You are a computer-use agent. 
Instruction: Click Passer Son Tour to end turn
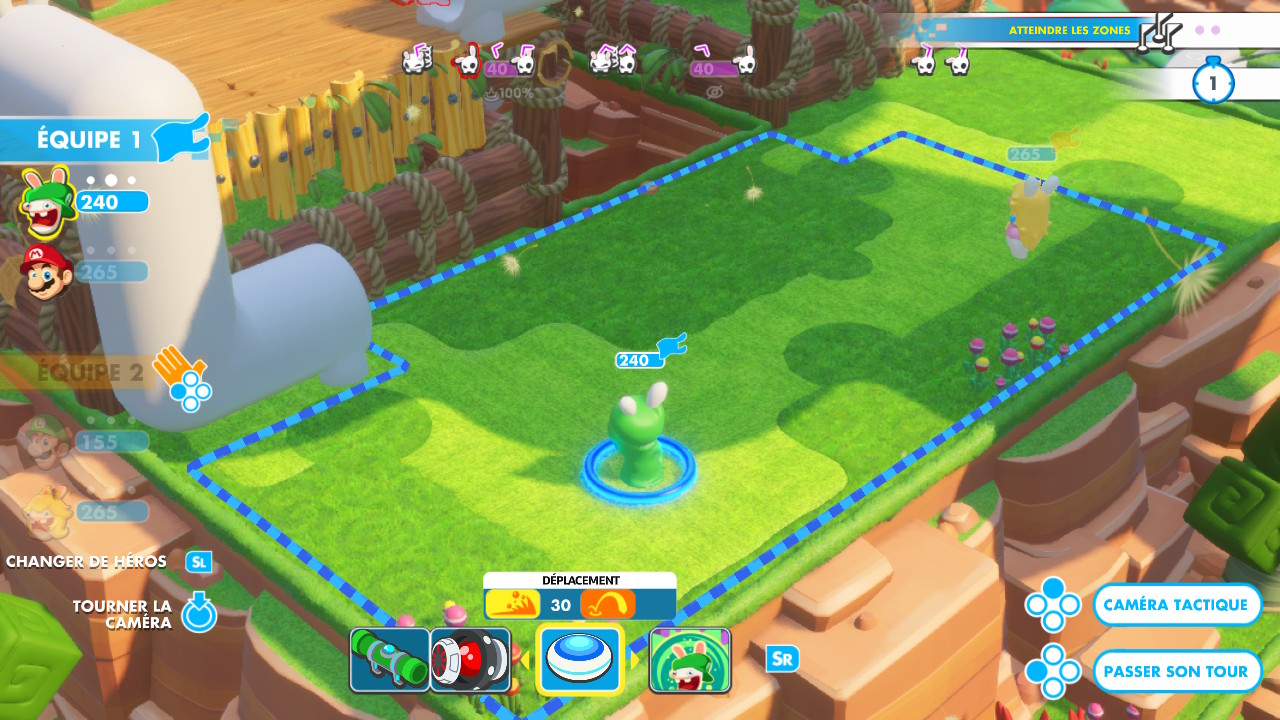(1176, 671)
